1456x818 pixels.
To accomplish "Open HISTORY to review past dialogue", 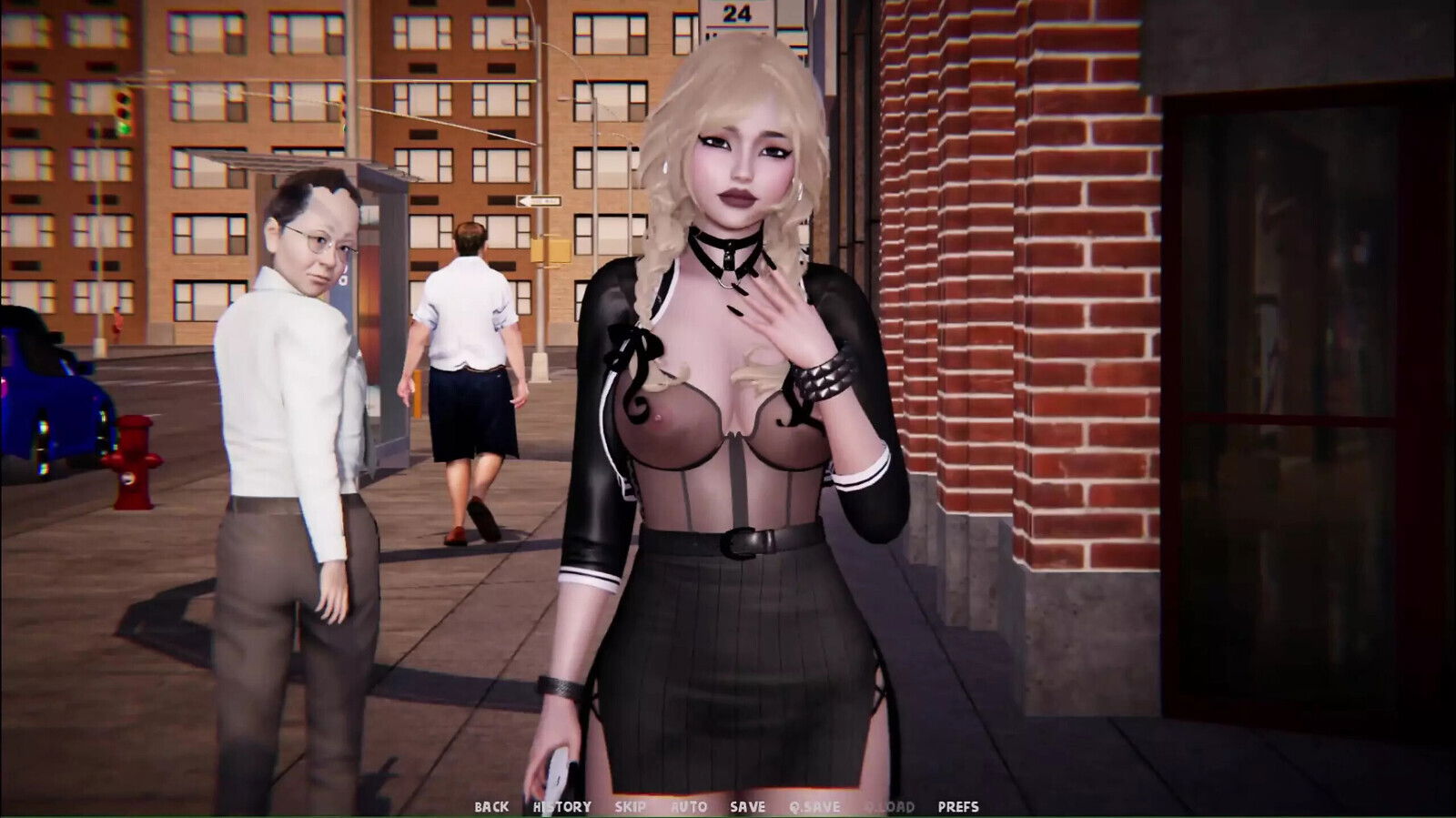I will click(x=561, y=804).
